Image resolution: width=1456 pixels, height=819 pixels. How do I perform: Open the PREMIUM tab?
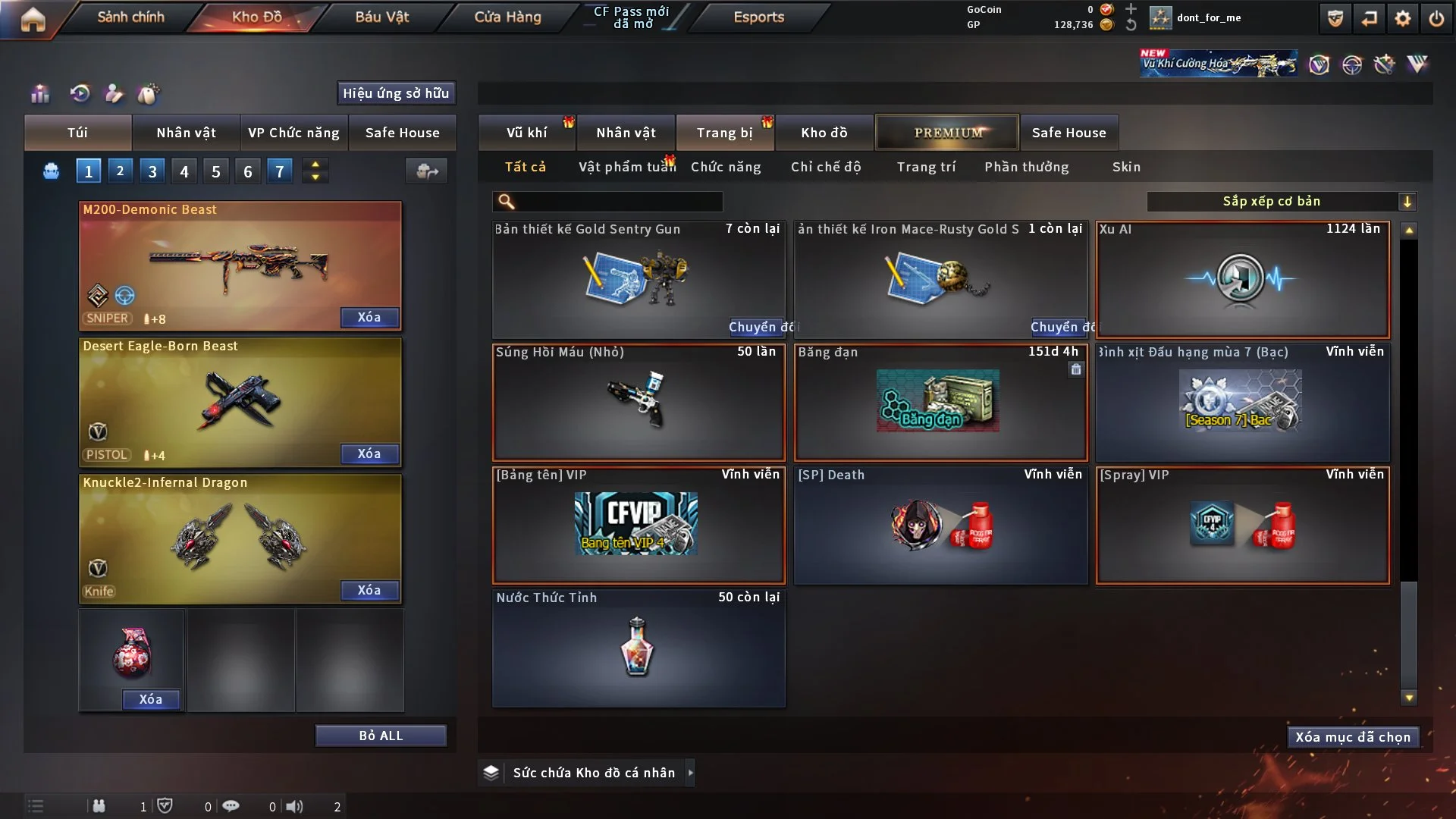pyautogui.click(x=947, y=133)
